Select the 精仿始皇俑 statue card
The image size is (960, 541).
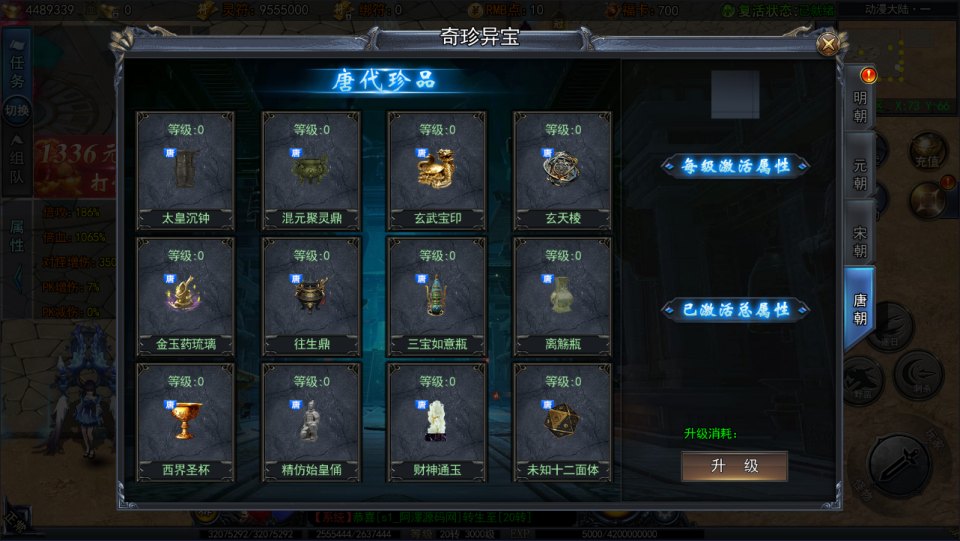pos(311,422)
